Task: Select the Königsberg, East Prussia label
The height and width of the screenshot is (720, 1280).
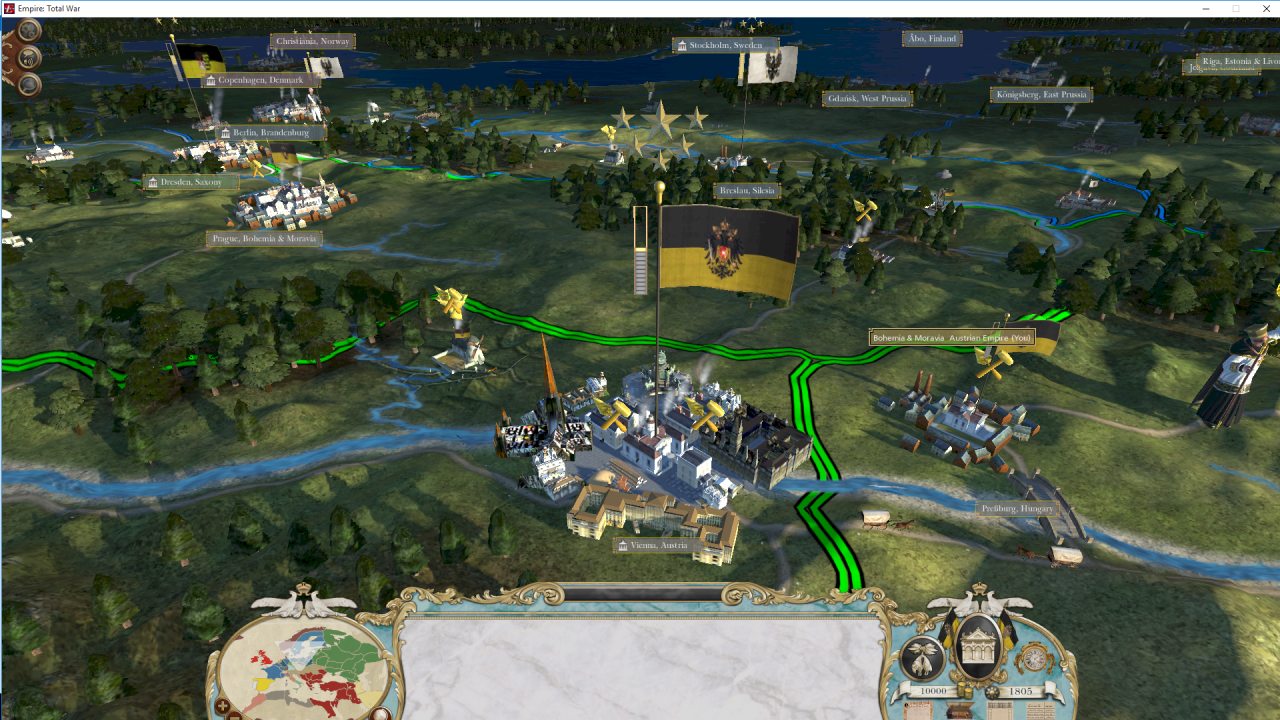Action: tap(1041, 95)
